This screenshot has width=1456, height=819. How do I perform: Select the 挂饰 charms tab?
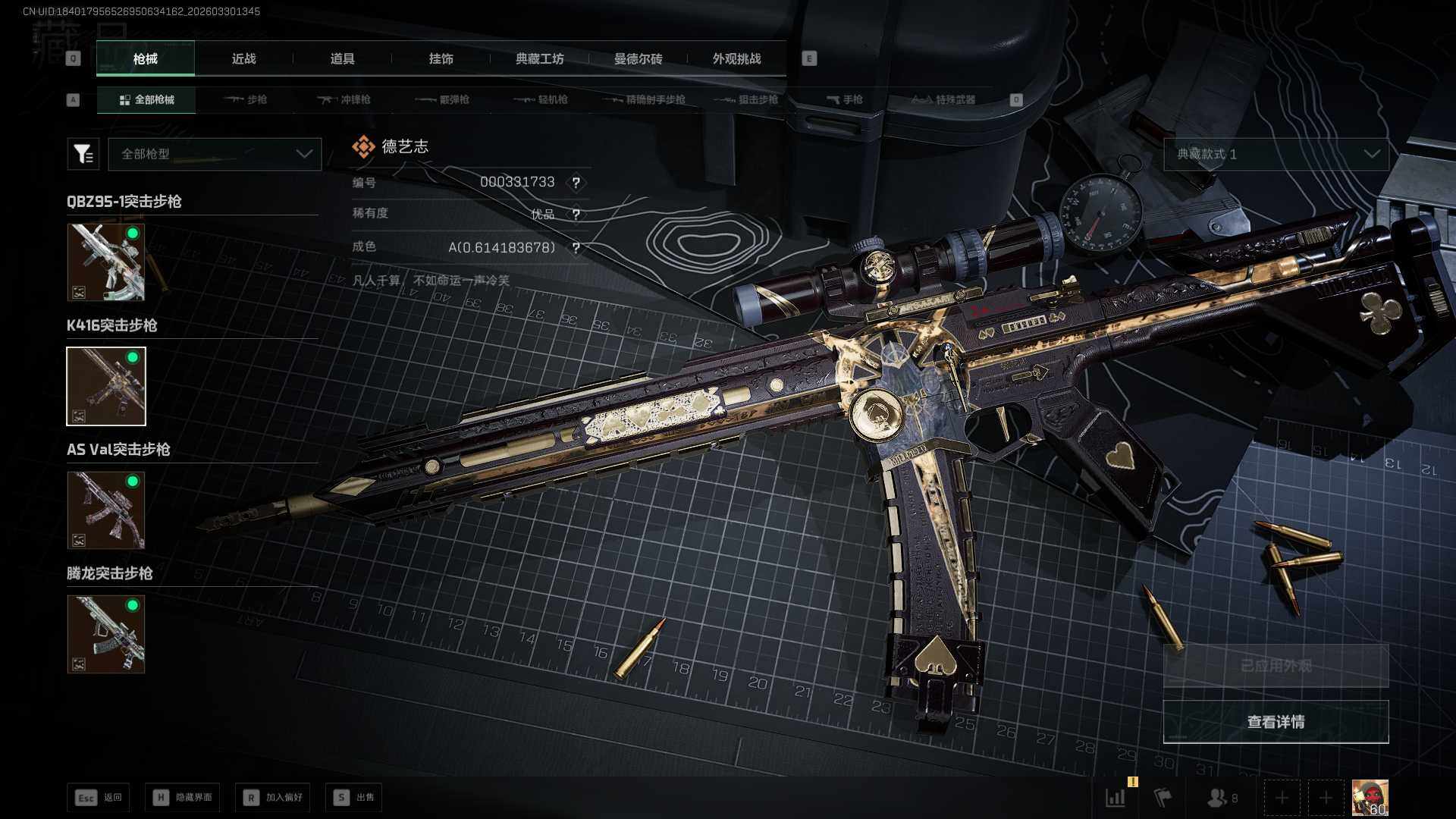click(441, 59)
